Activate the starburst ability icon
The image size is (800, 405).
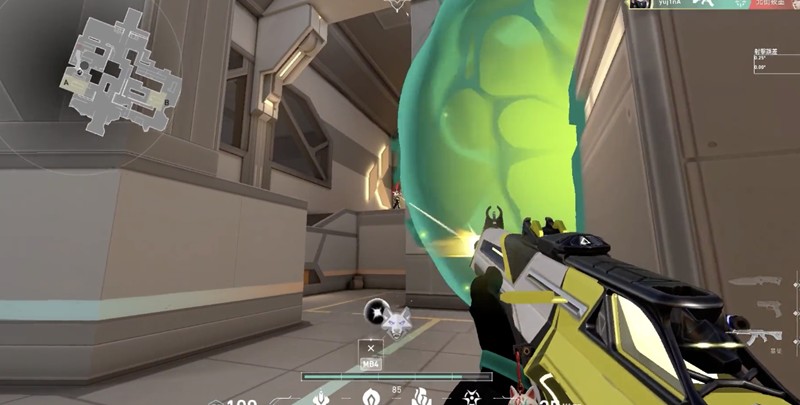pyautogui.click(x=471, y=398)
